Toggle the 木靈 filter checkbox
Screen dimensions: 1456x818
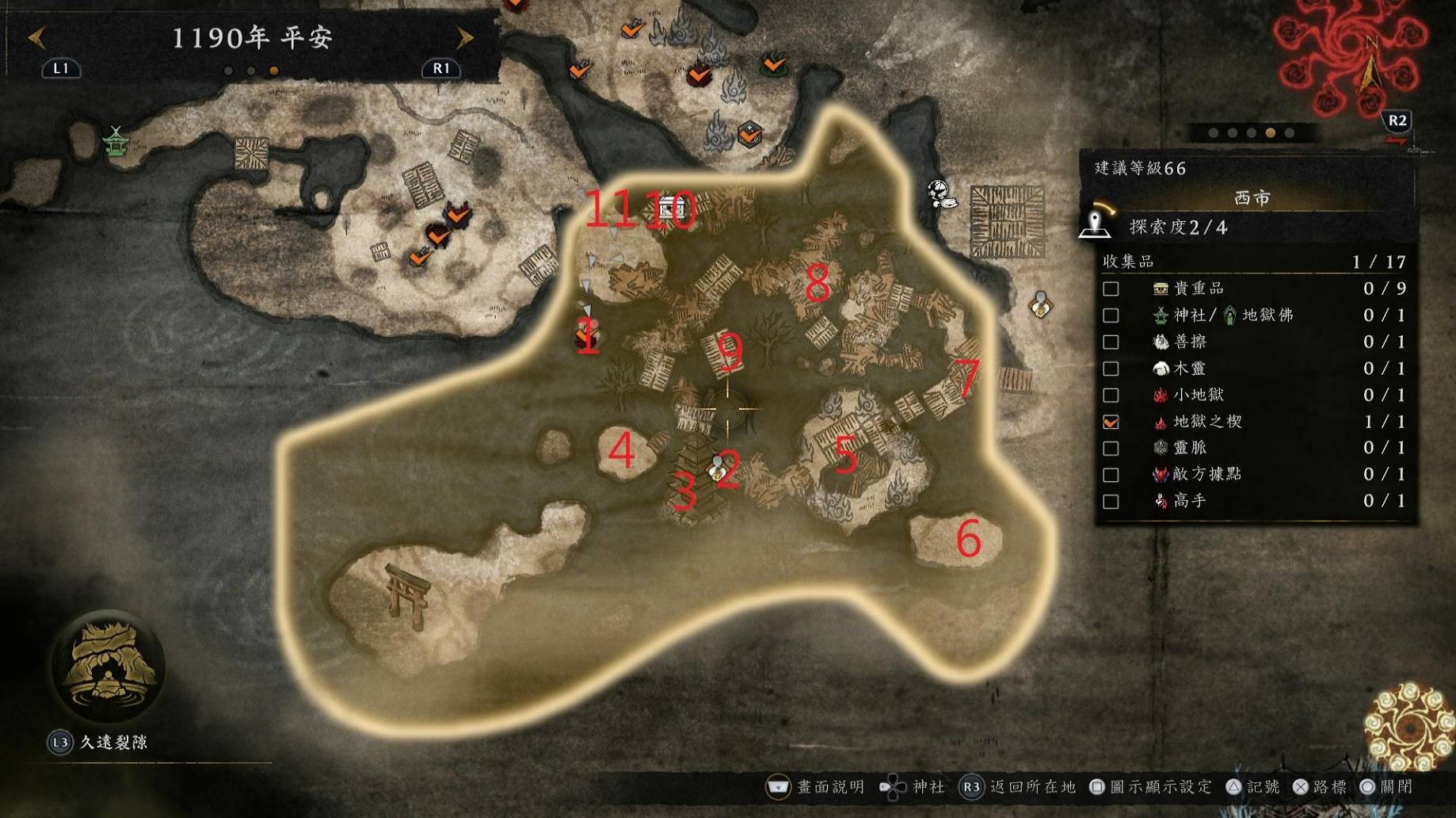1111,369
